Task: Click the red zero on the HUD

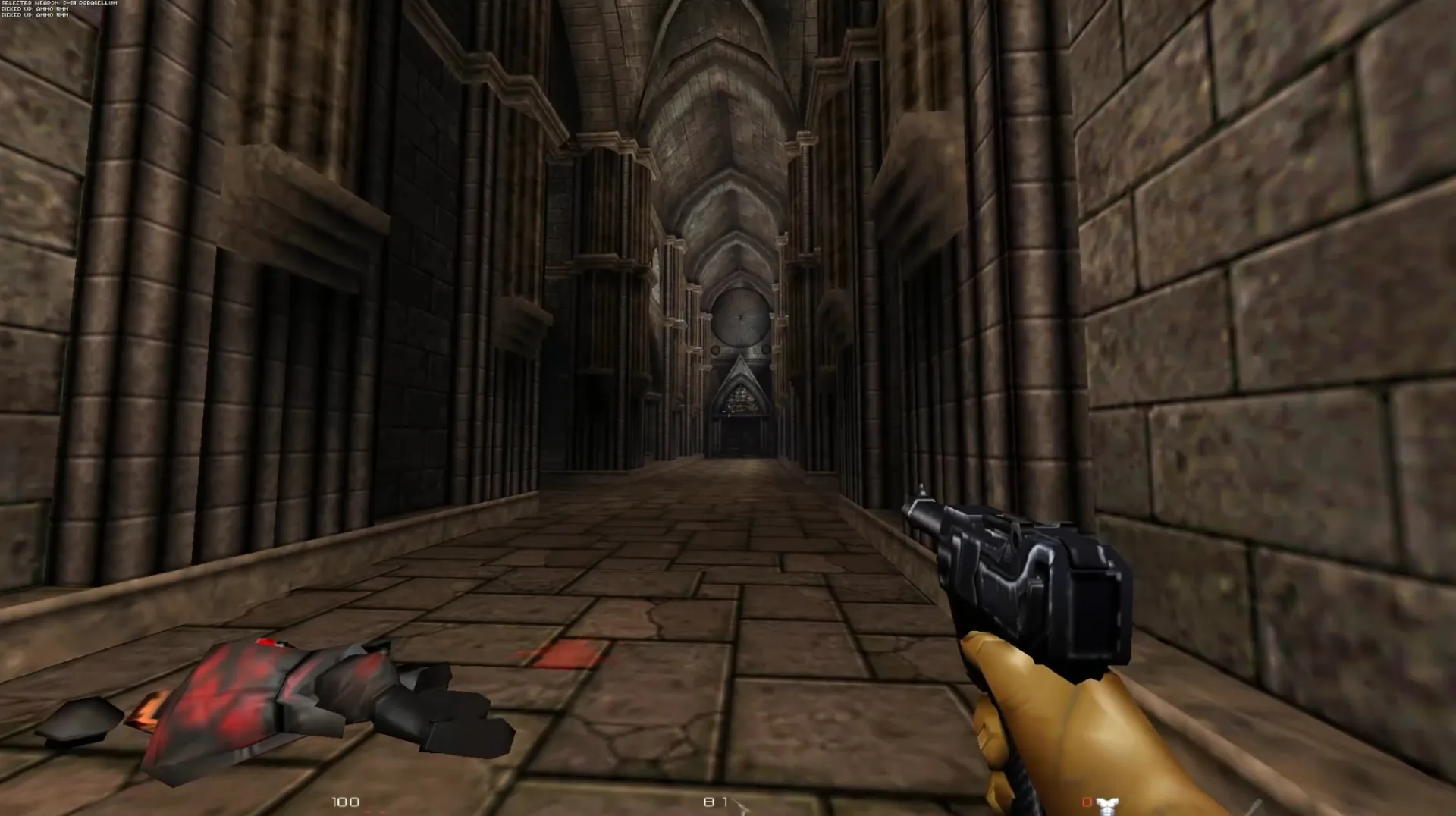Action: tap(1087, 802)
